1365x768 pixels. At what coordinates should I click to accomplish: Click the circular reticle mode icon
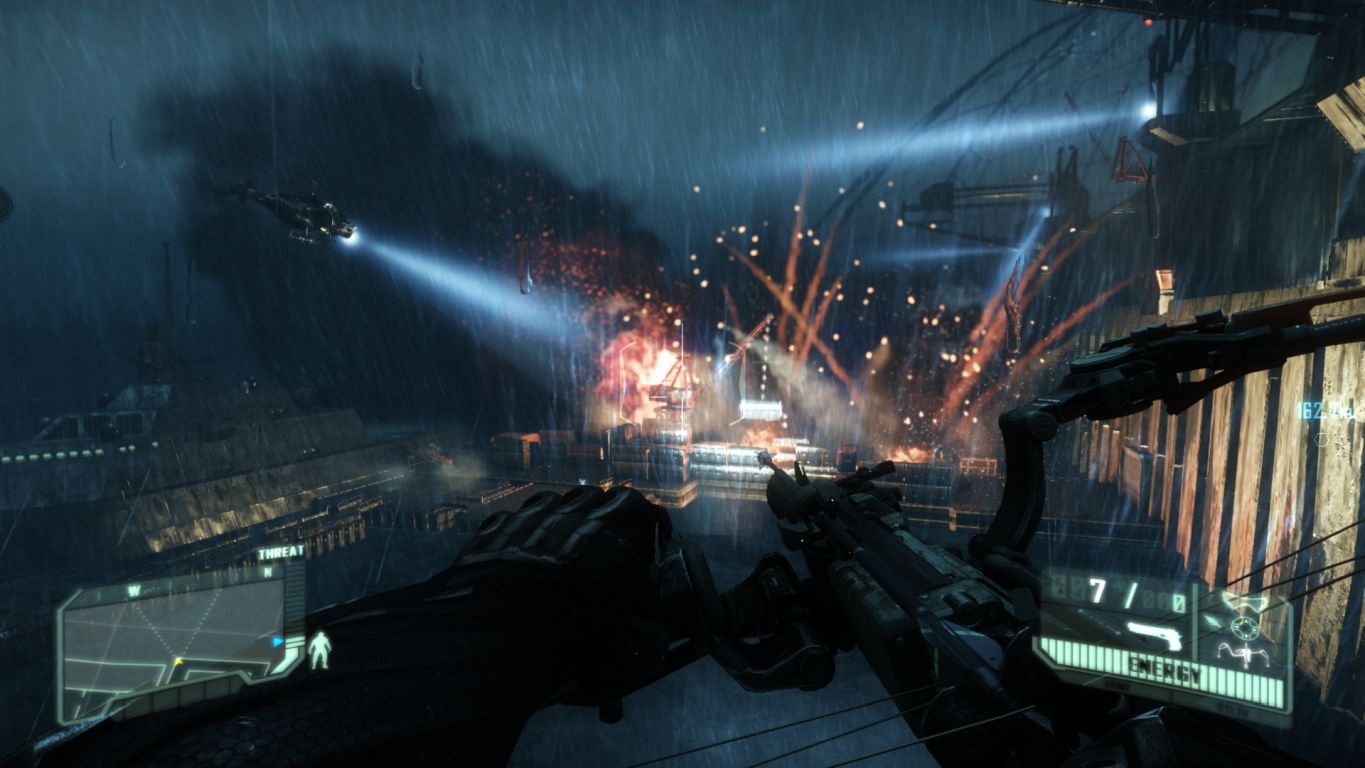tap(1245, 629)
